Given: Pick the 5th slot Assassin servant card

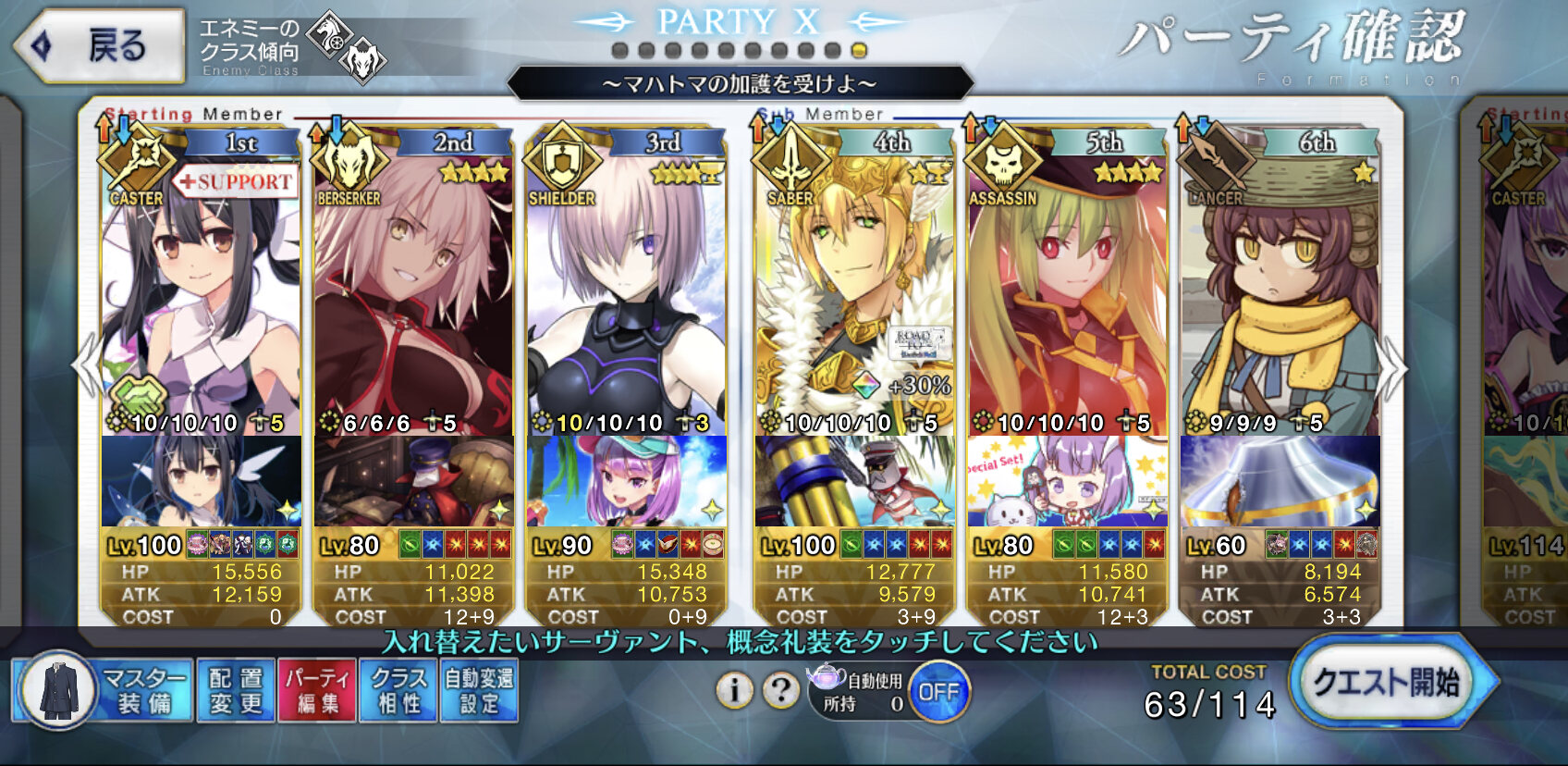Looking at the screenshot, I should 1067,296.
